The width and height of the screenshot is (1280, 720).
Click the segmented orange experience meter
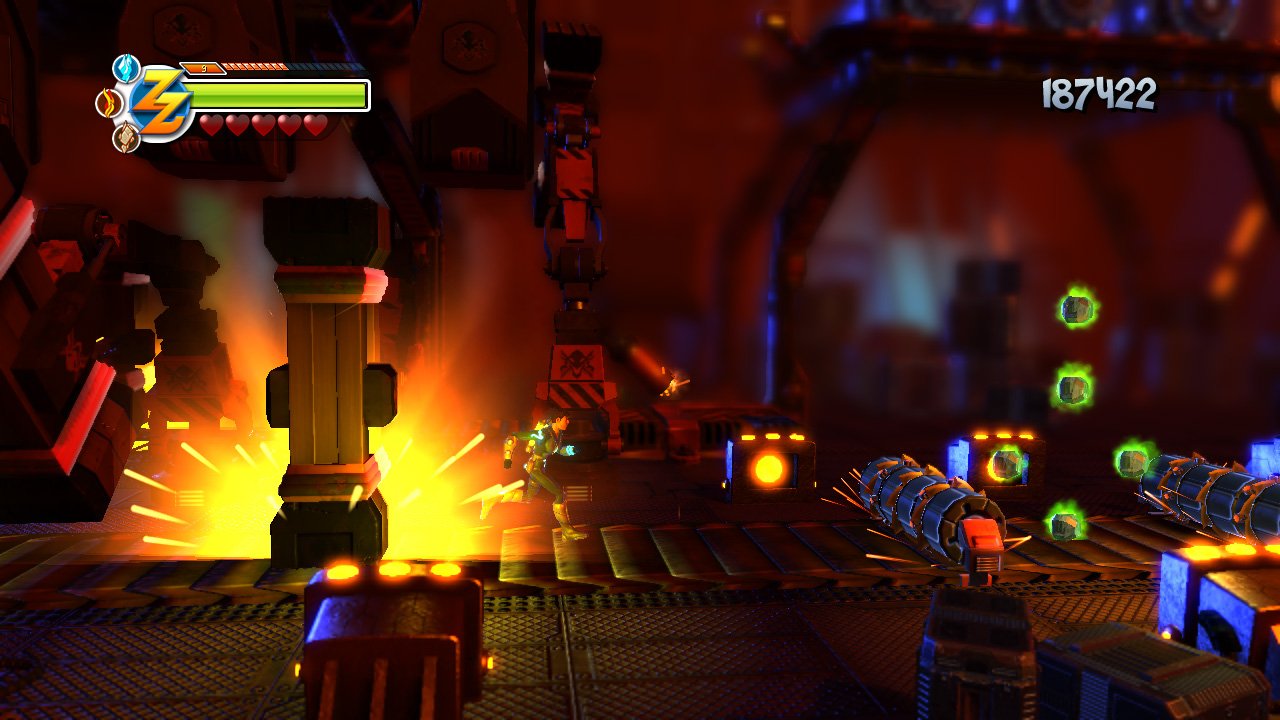(x=255, y=67)
